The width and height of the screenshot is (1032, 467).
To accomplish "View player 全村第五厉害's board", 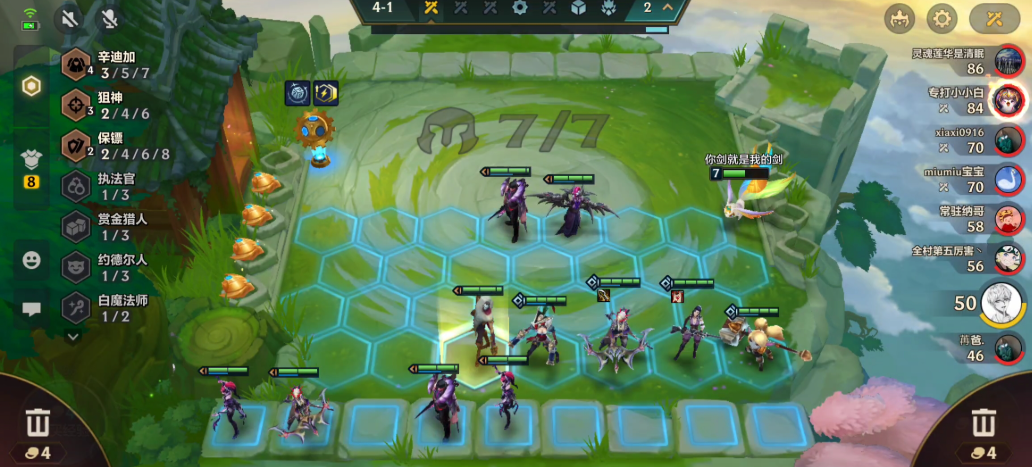I will coord(1008,258).
